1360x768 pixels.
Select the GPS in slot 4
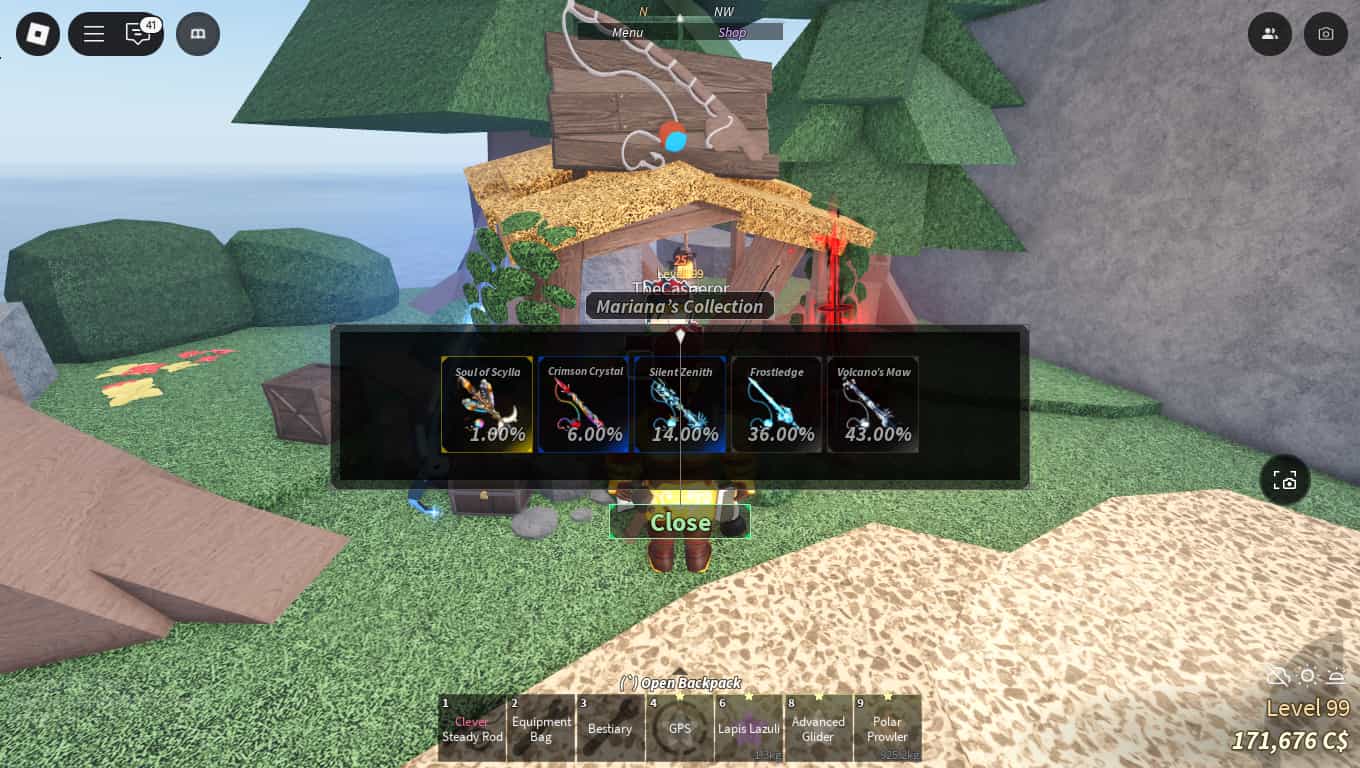pyautogui.click(x=680, y=727)
